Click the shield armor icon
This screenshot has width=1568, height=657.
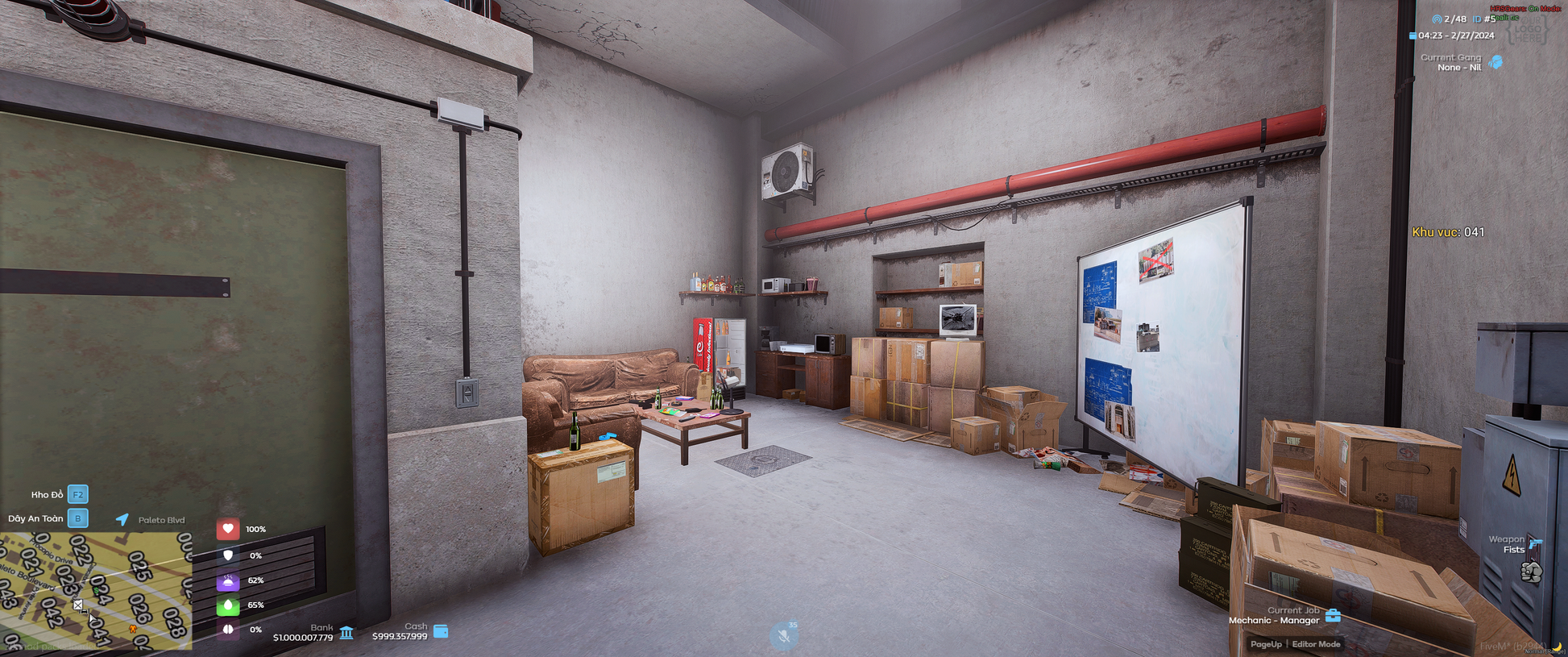pos(228,555)
